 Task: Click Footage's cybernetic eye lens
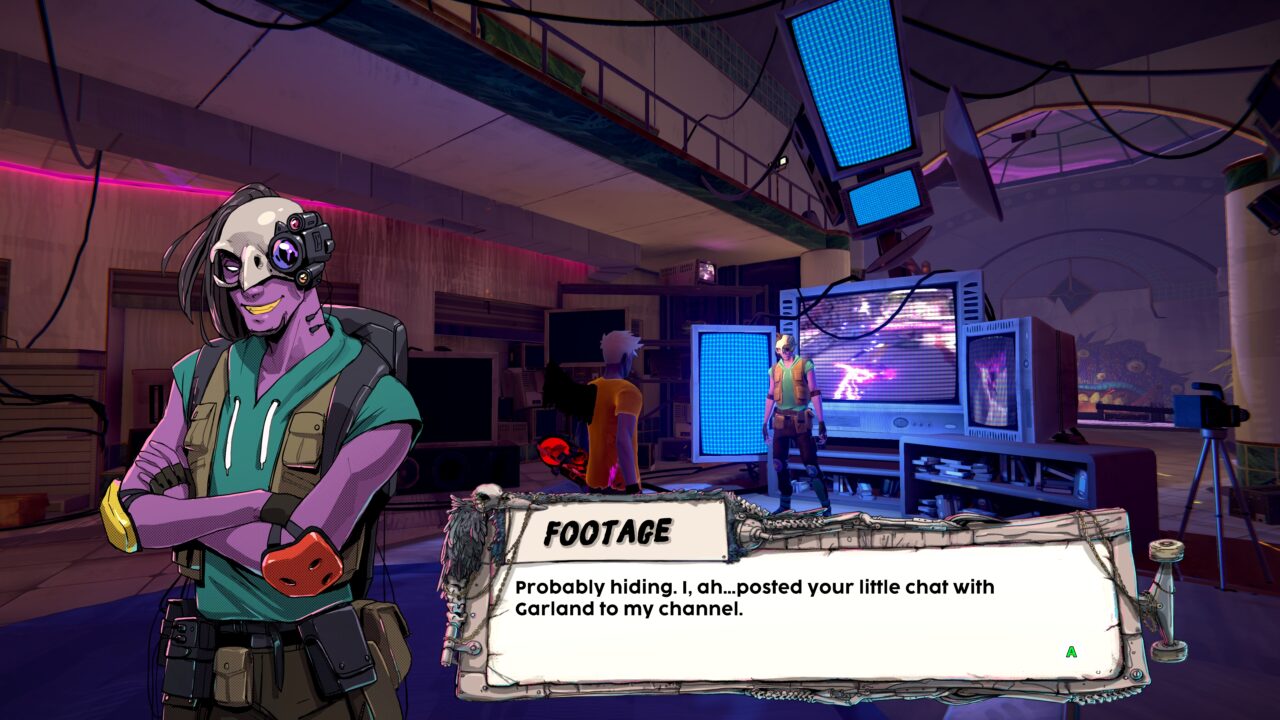(x=285, y=253)
